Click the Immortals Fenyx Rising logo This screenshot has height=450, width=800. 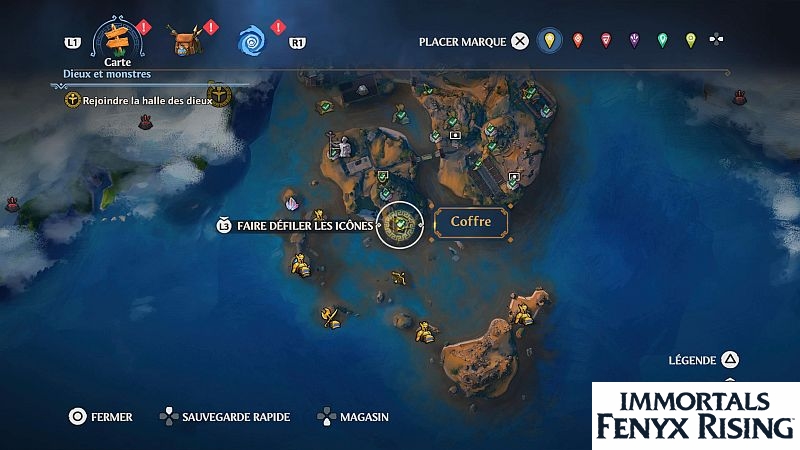(x=695, y=414)
